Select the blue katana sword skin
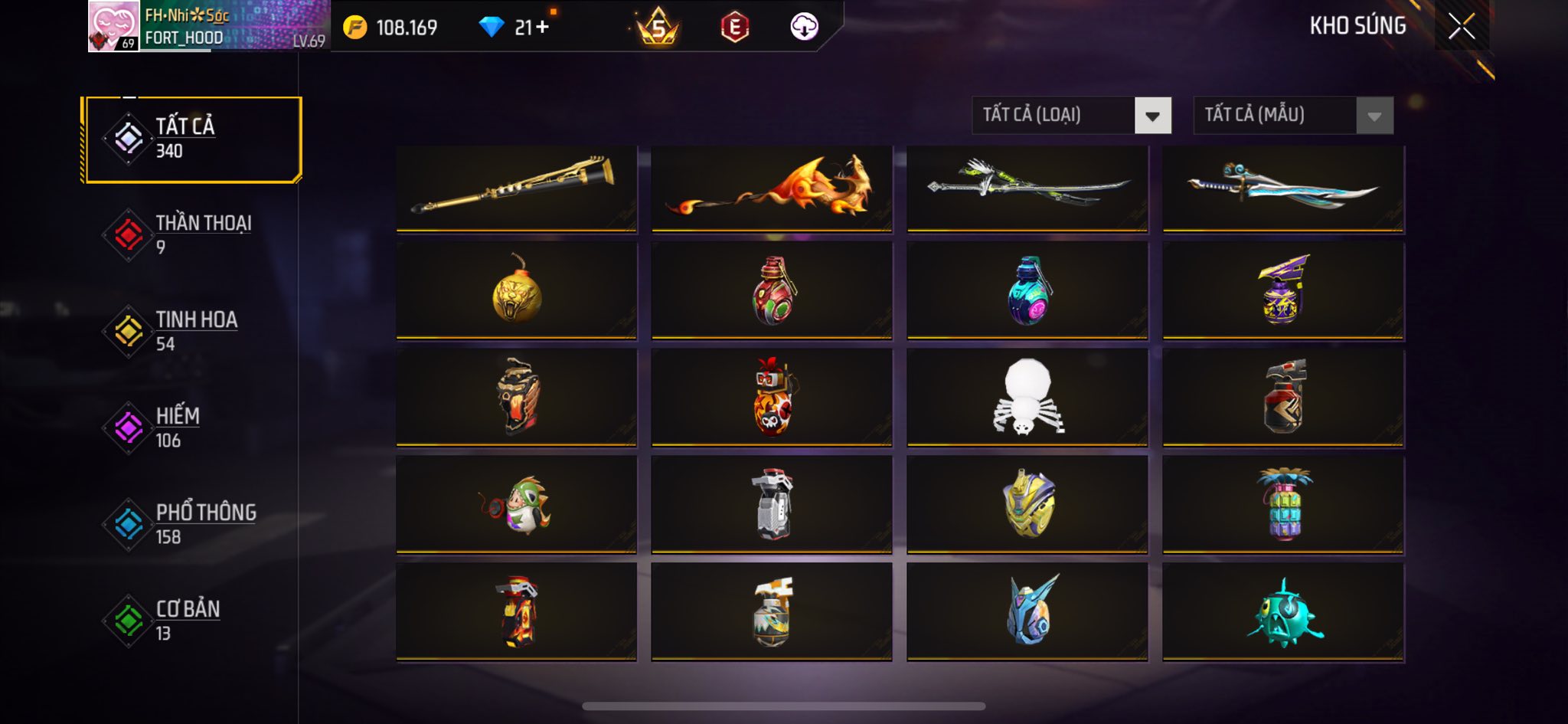The image size is (1568, 724). 1283,188
